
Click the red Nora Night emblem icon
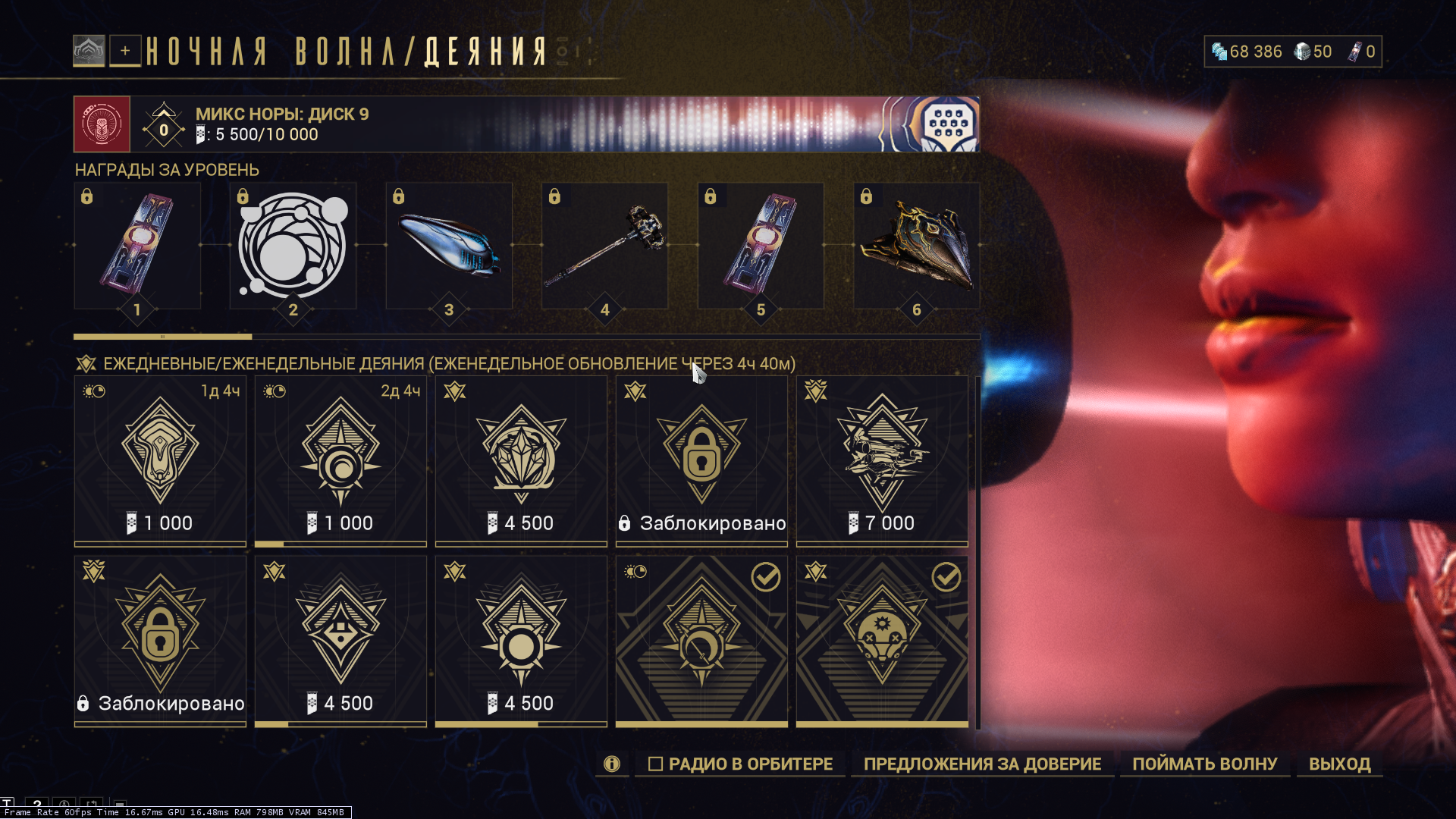(102, 124)
